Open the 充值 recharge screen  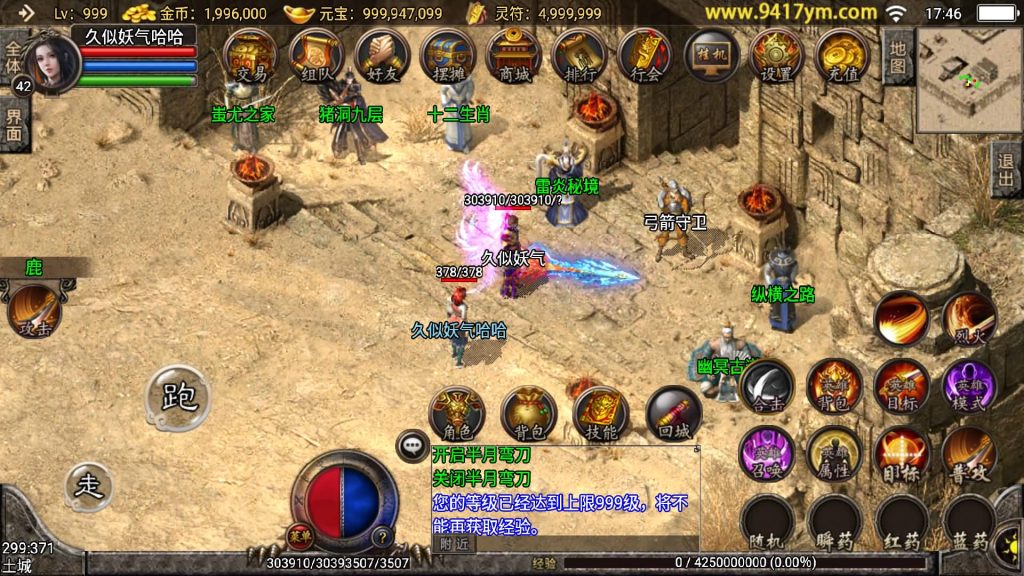tap(842, 55)
